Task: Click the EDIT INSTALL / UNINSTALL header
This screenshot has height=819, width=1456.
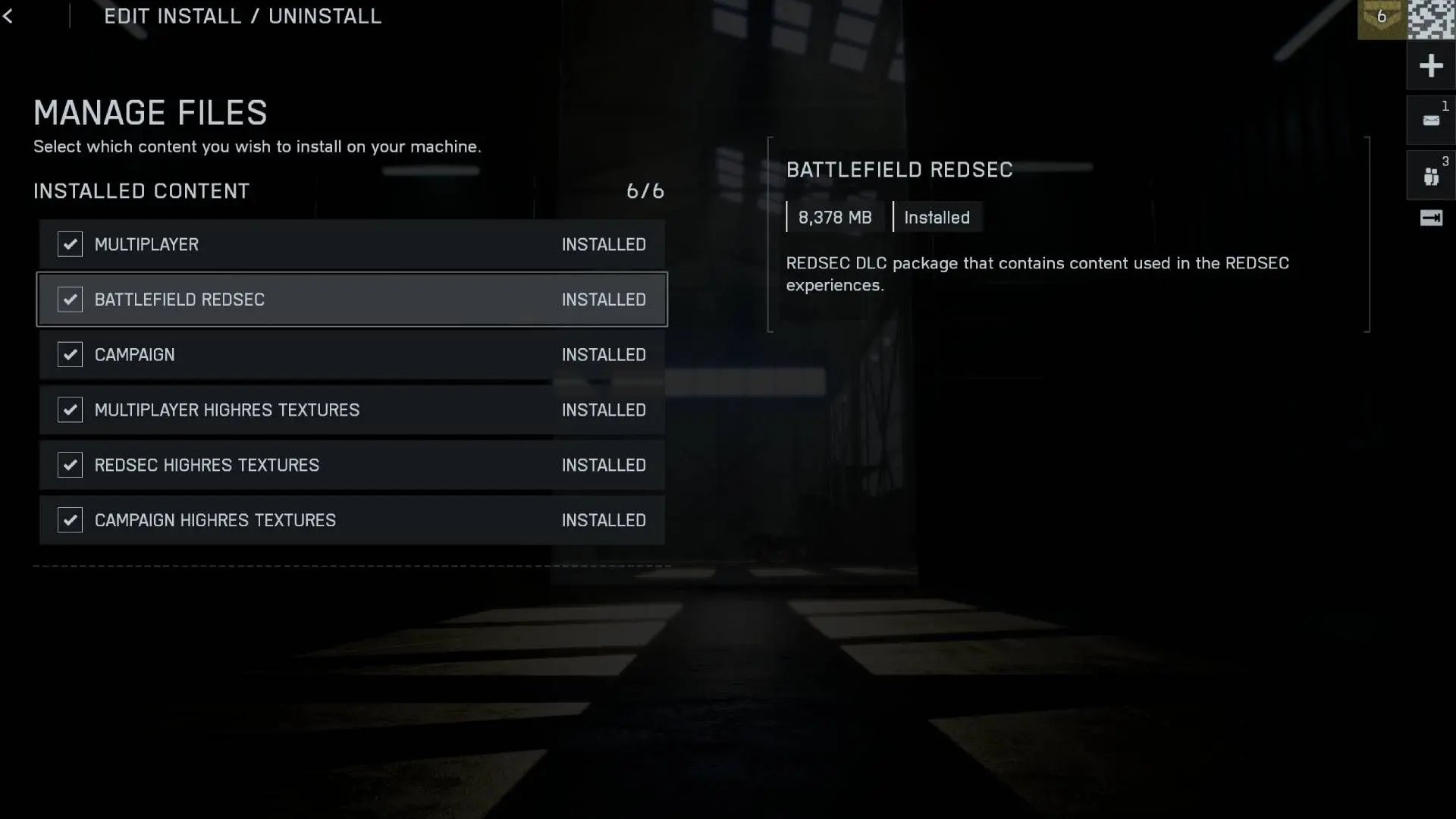Action: [x=243, y=16]
